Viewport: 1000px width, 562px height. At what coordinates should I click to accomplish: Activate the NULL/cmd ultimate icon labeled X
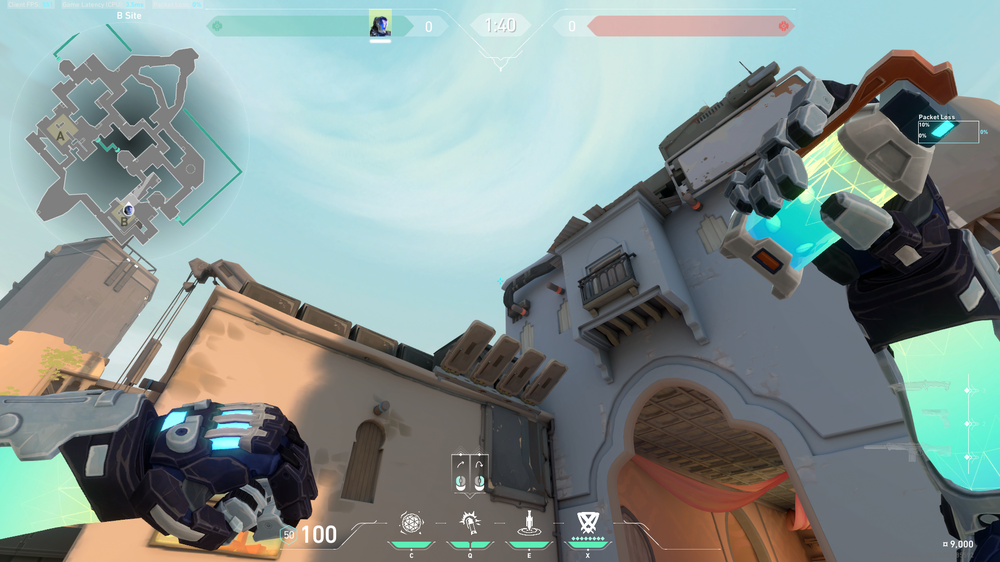click(587, 523)
